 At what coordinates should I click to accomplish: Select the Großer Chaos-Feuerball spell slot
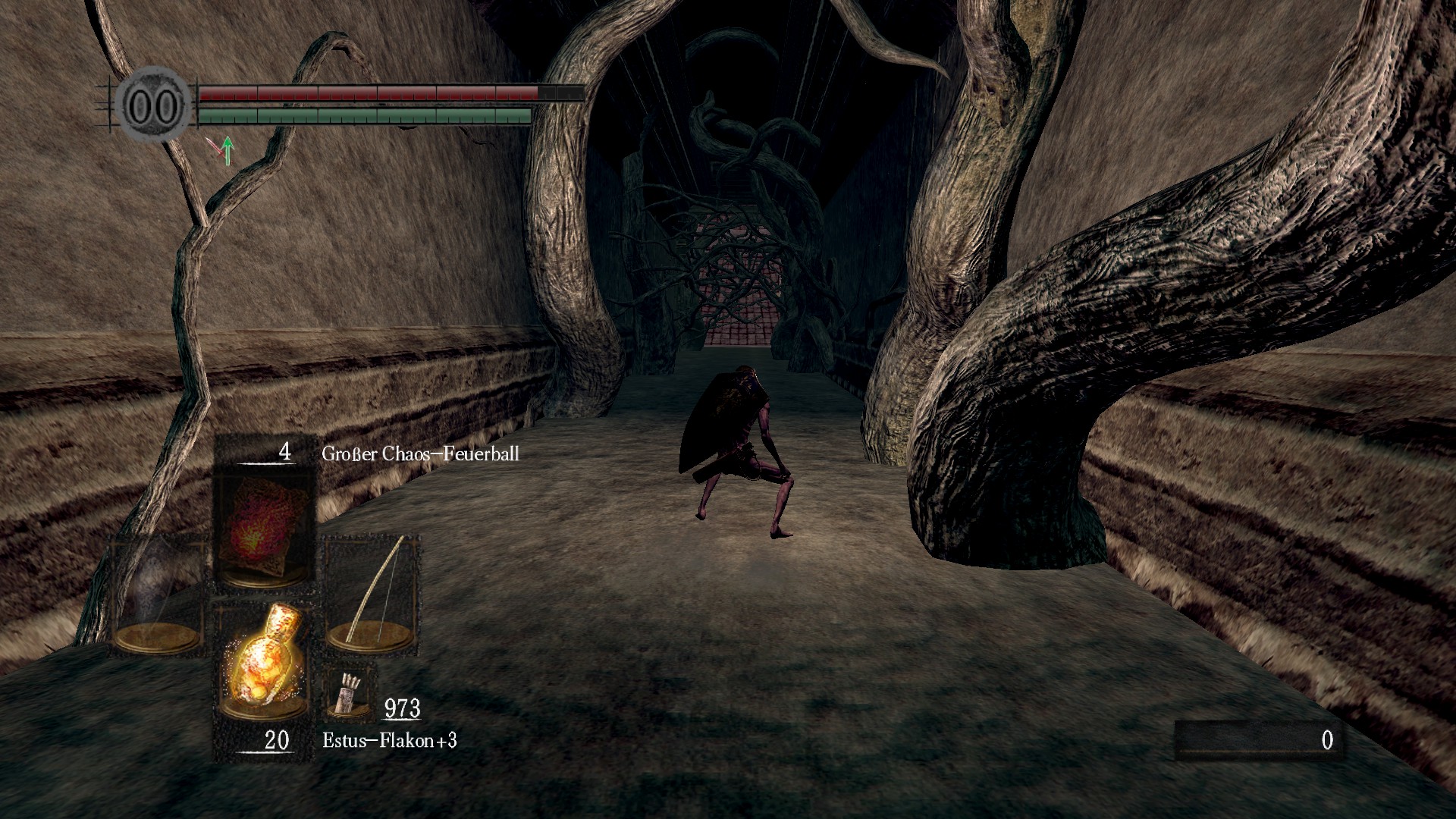coord(264,529)
